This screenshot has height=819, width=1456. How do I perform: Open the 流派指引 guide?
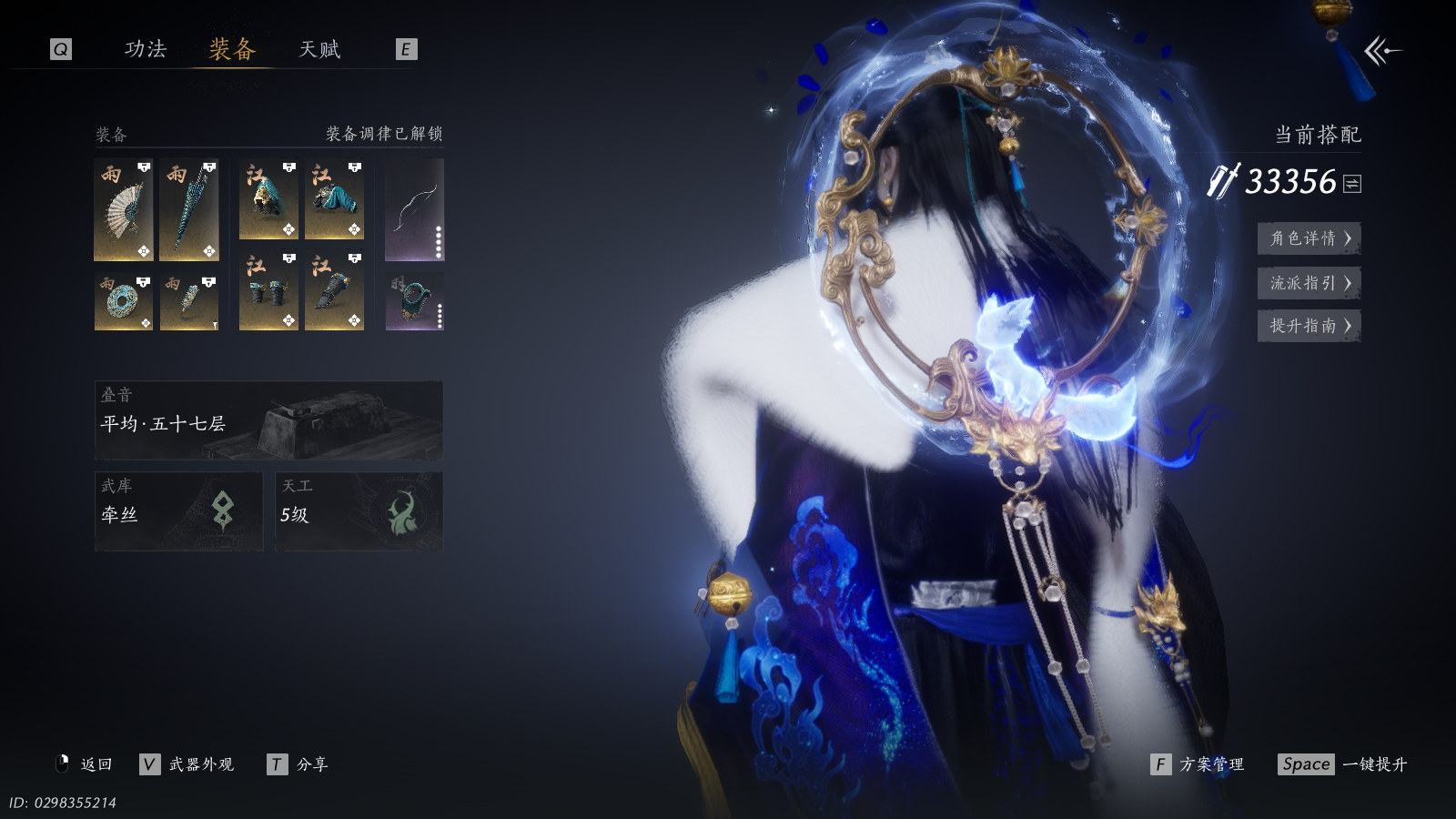point(1309,283)
